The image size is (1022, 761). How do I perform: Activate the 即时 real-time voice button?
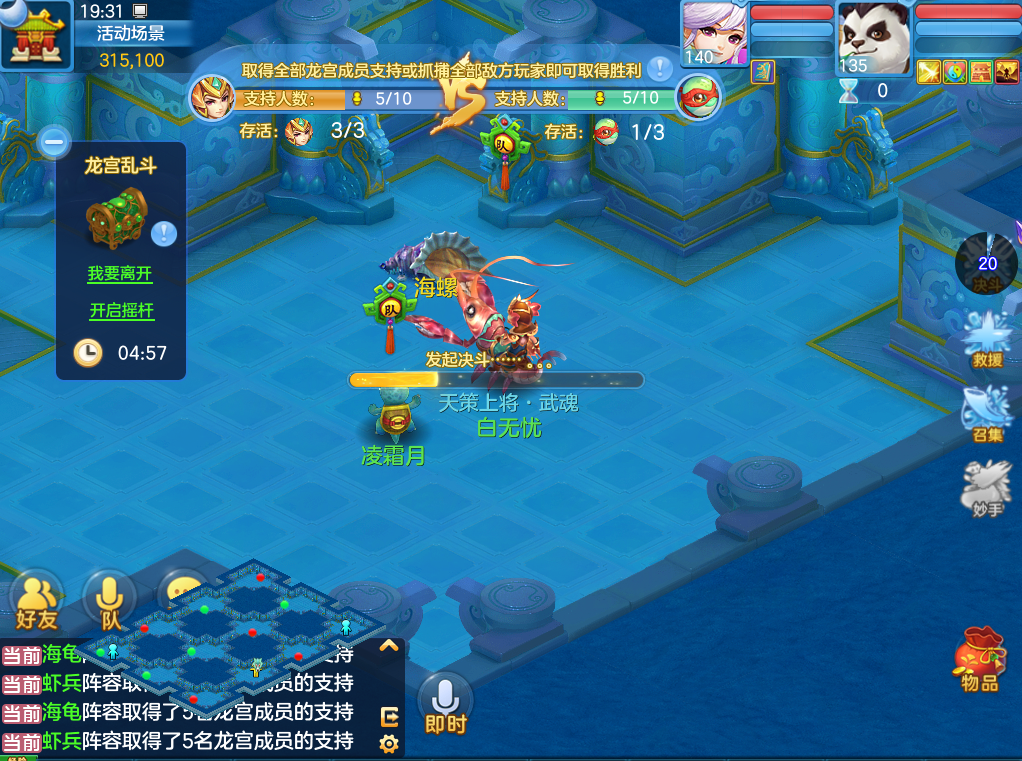[x=445, y=704]
